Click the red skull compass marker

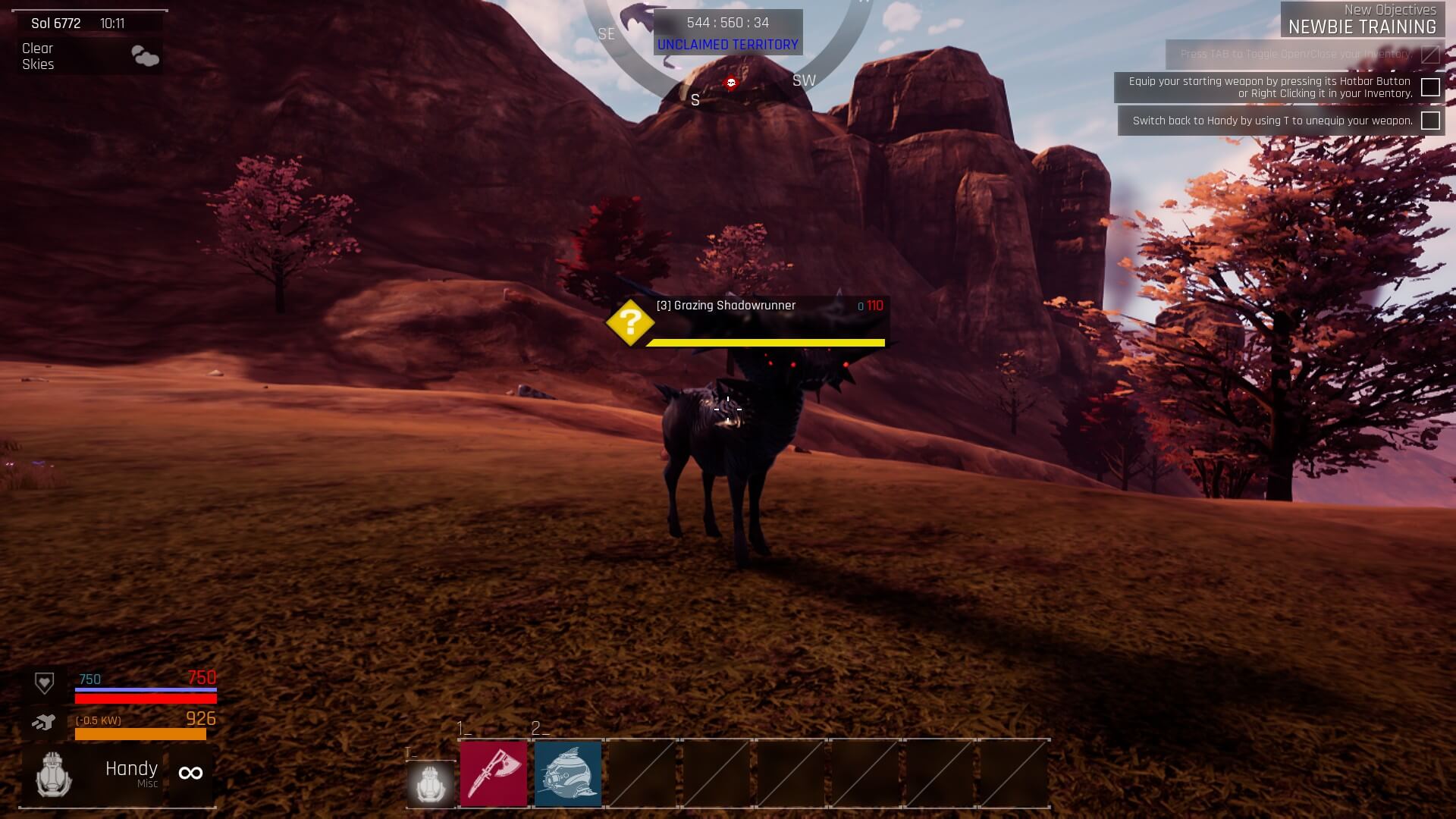point(731,83)
